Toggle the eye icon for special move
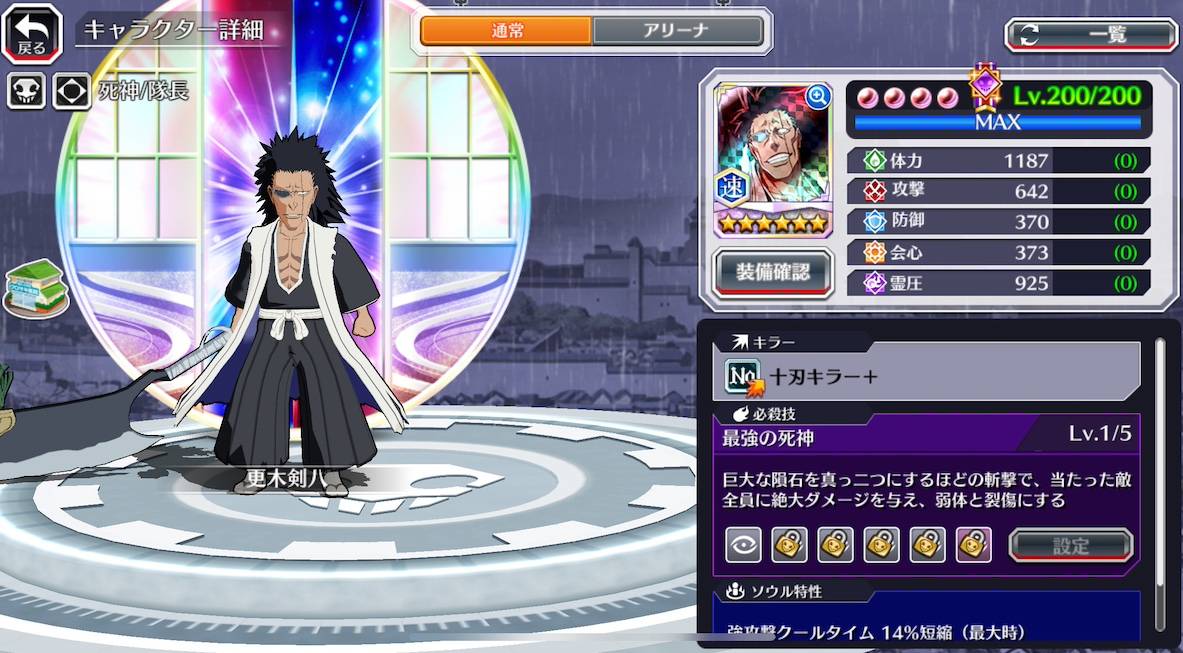Viewport: 1183px width, 653px height. point(742,545)
